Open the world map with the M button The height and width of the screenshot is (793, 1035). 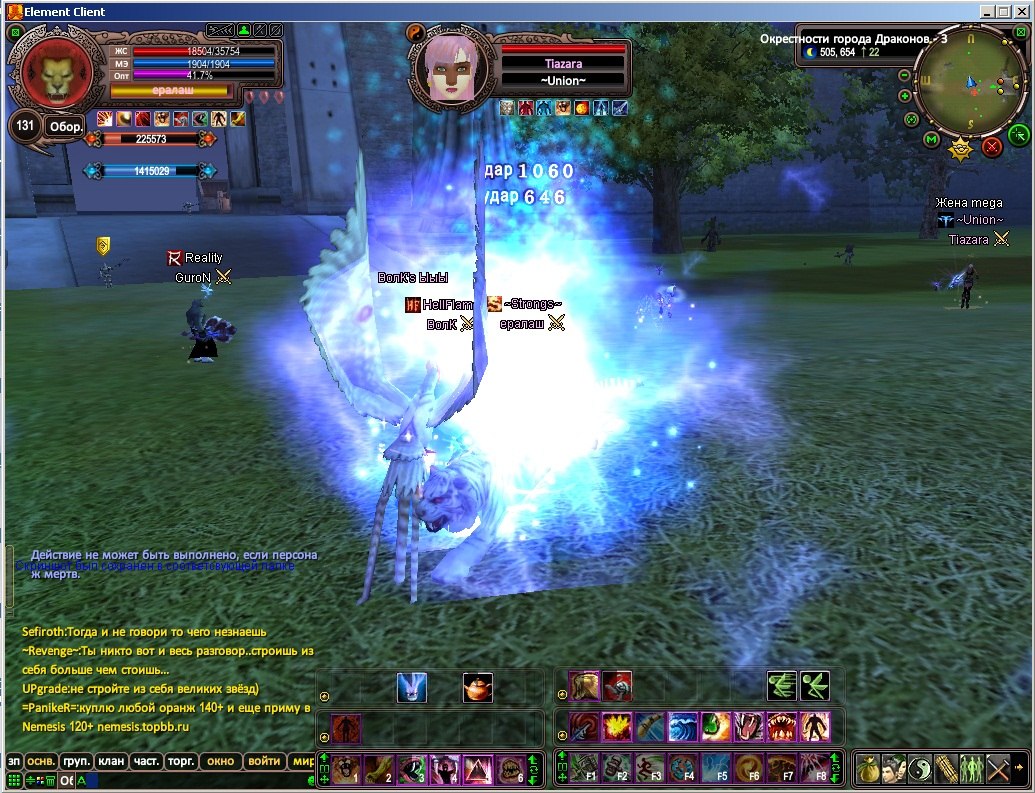pyautogui.click(x=931, y=139)
